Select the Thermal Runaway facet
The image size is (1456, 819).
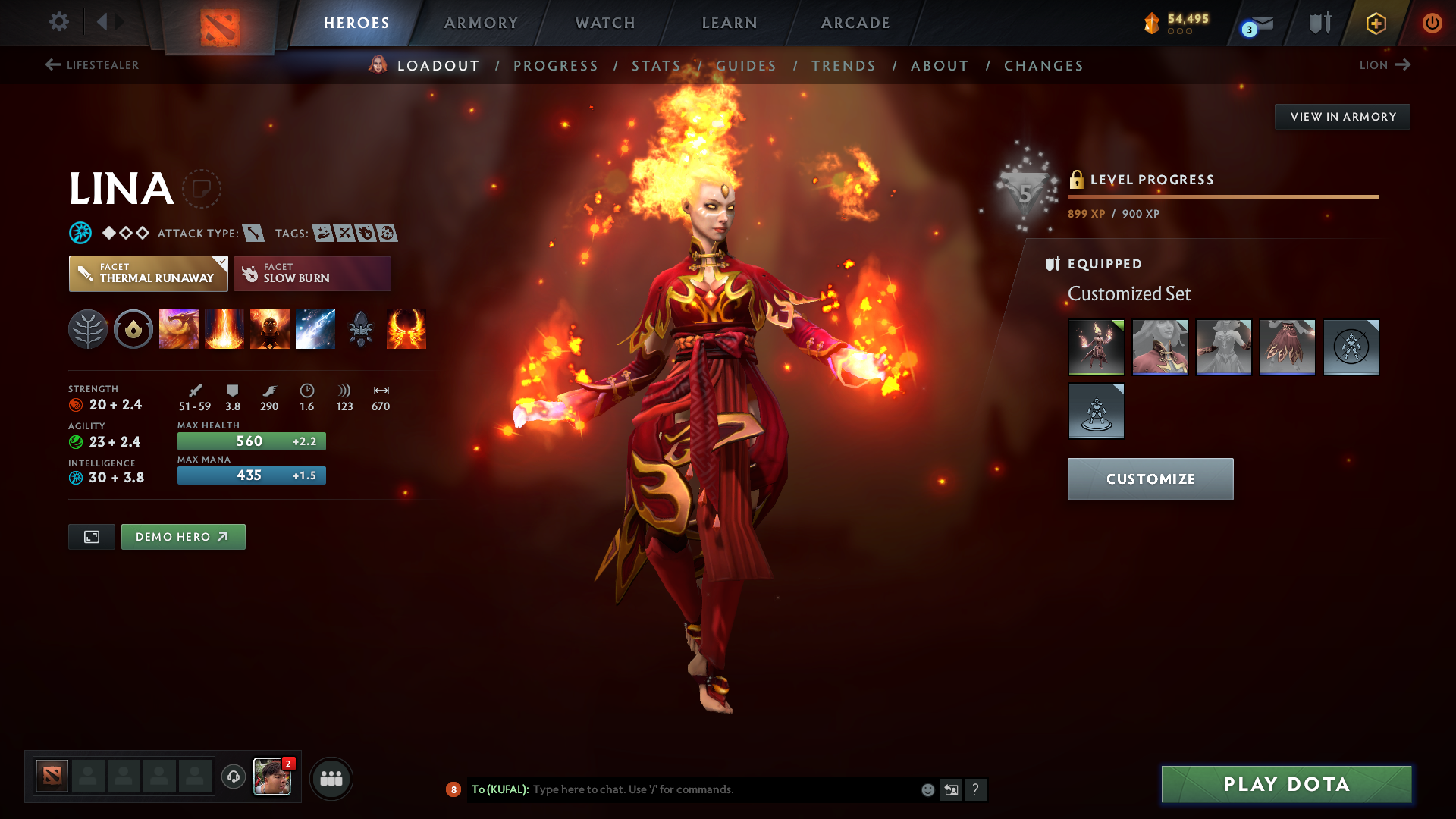[x=148, y=273]
